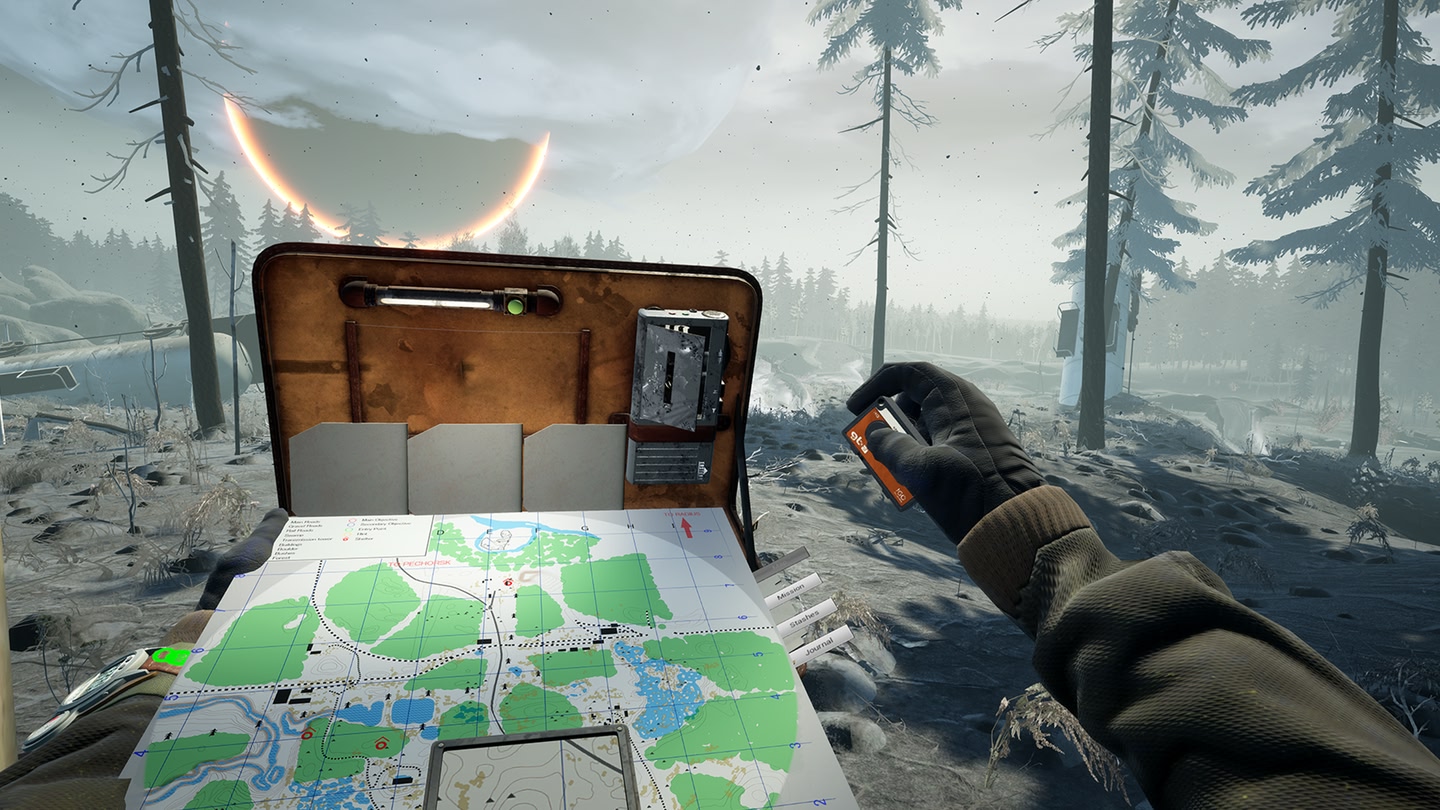This screenshot has height=810, width=1440.
Task: Open the Journal tab
Action: coord(822,642)
